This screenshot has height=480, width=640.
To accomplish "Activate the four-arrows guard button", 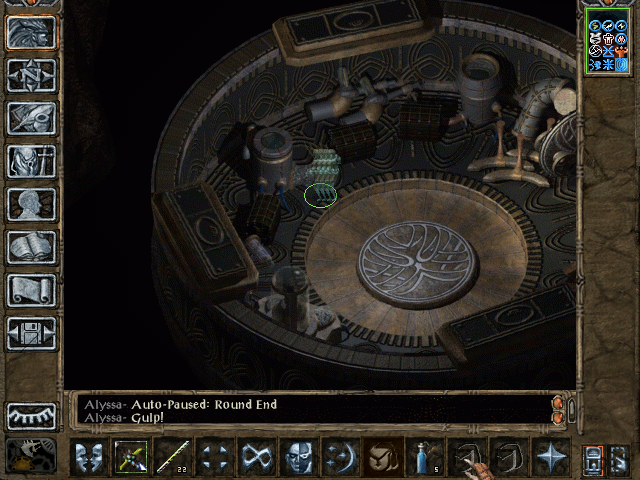I will [215, 457].
